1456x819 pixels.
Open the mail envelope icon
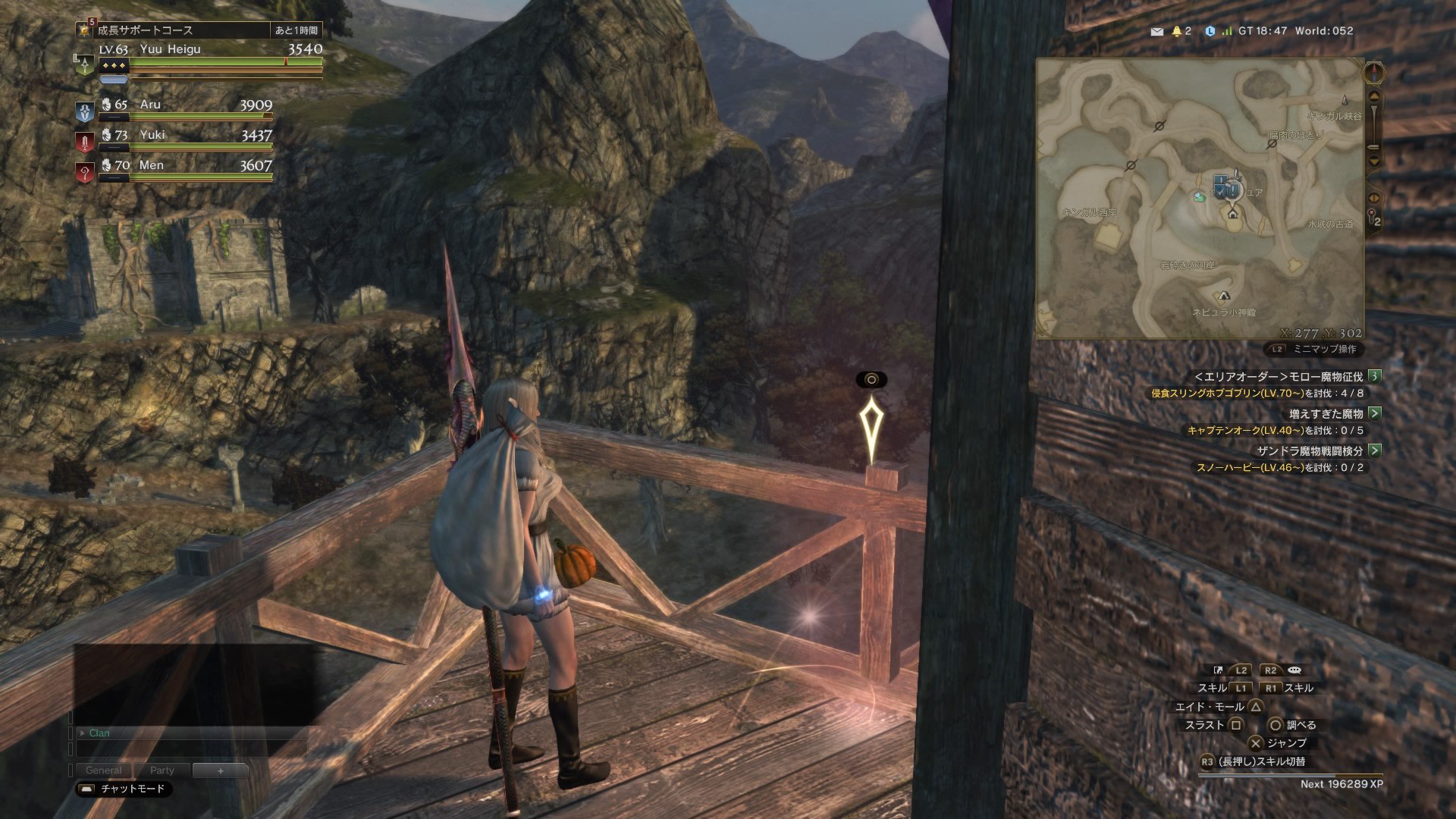[x=1156, y=32]
